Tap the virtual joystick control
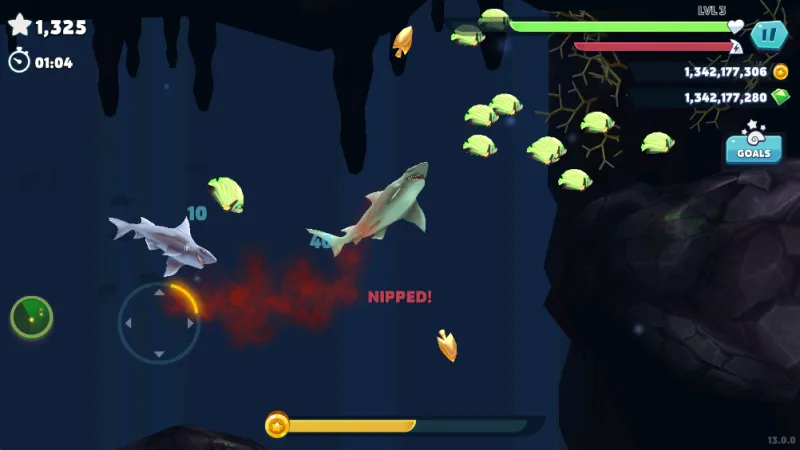 pos(158,323)
